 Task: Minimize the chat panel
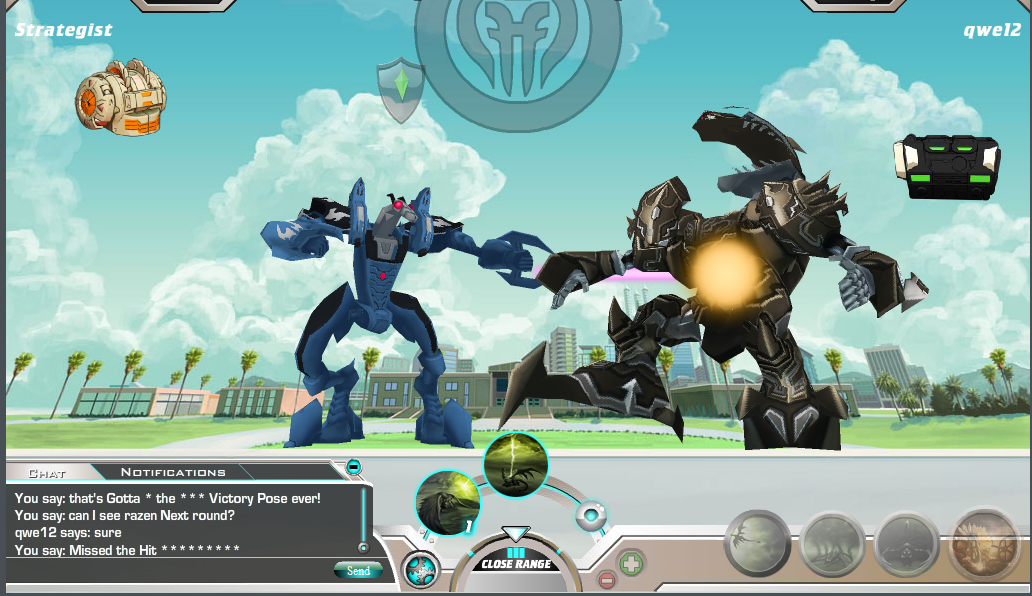(353, 467)
